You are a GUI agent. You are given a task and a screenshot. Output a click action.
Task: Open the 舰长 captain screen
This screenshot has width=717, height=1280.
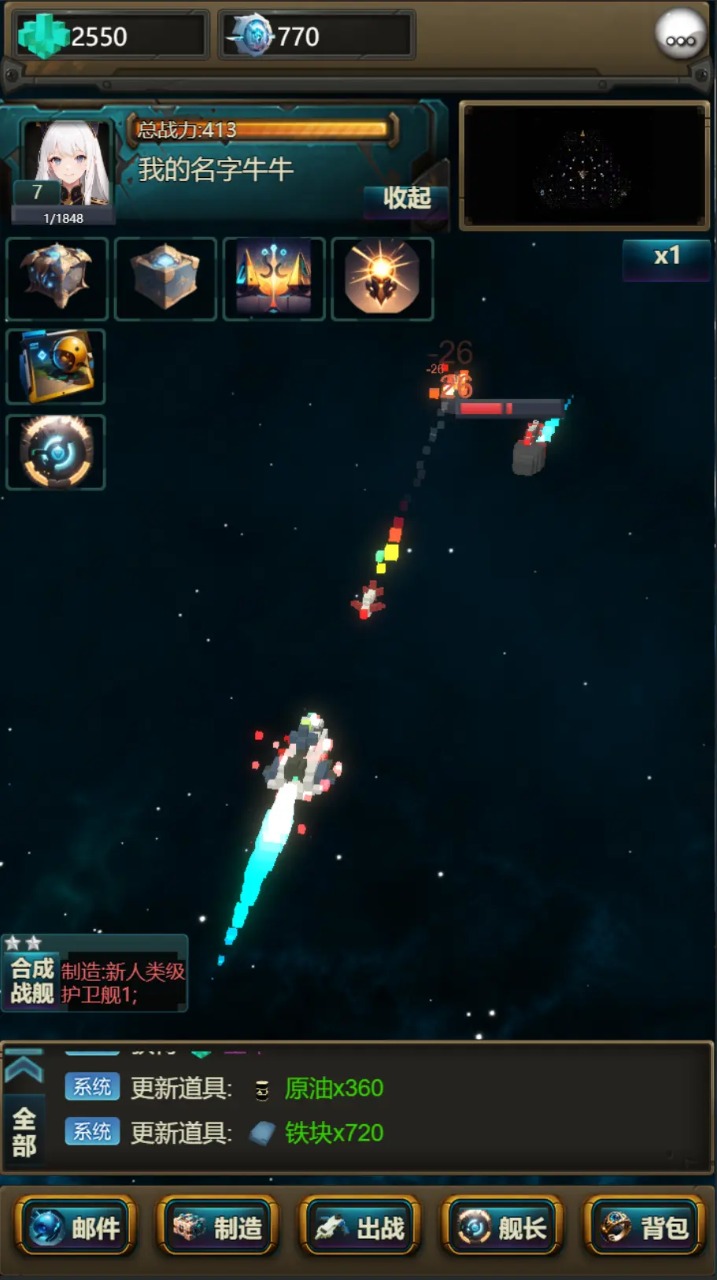point(502,1226)
